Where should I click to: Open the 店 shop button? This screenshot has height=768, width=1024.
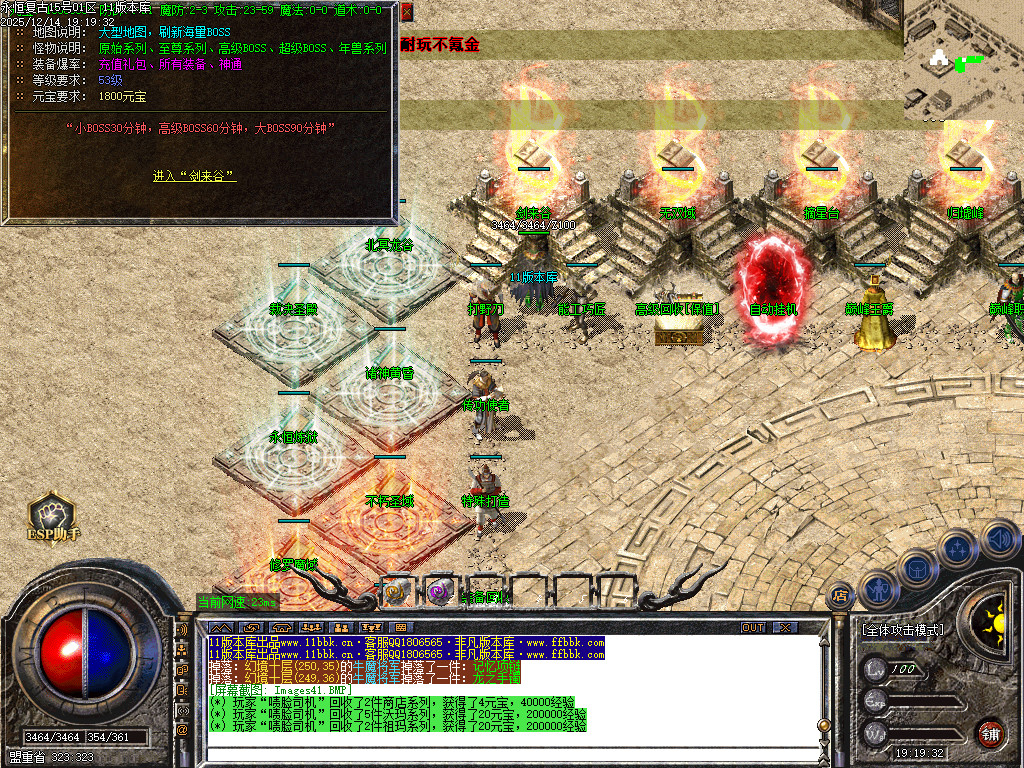tap(840, 596)
